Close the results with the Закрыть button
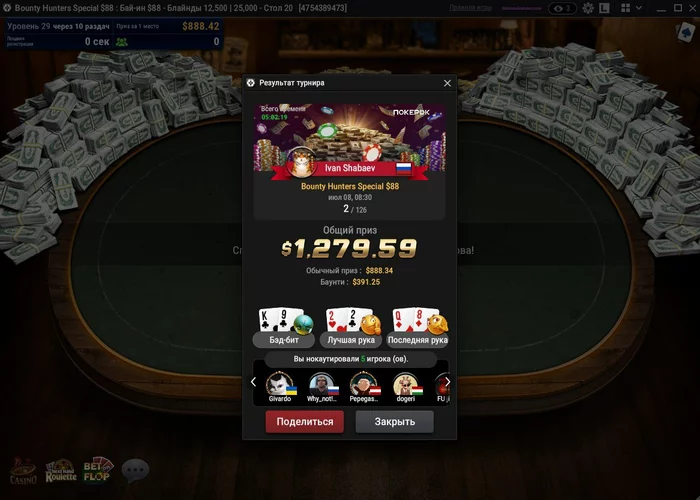 pyautogui.click(x=394, y=422)
